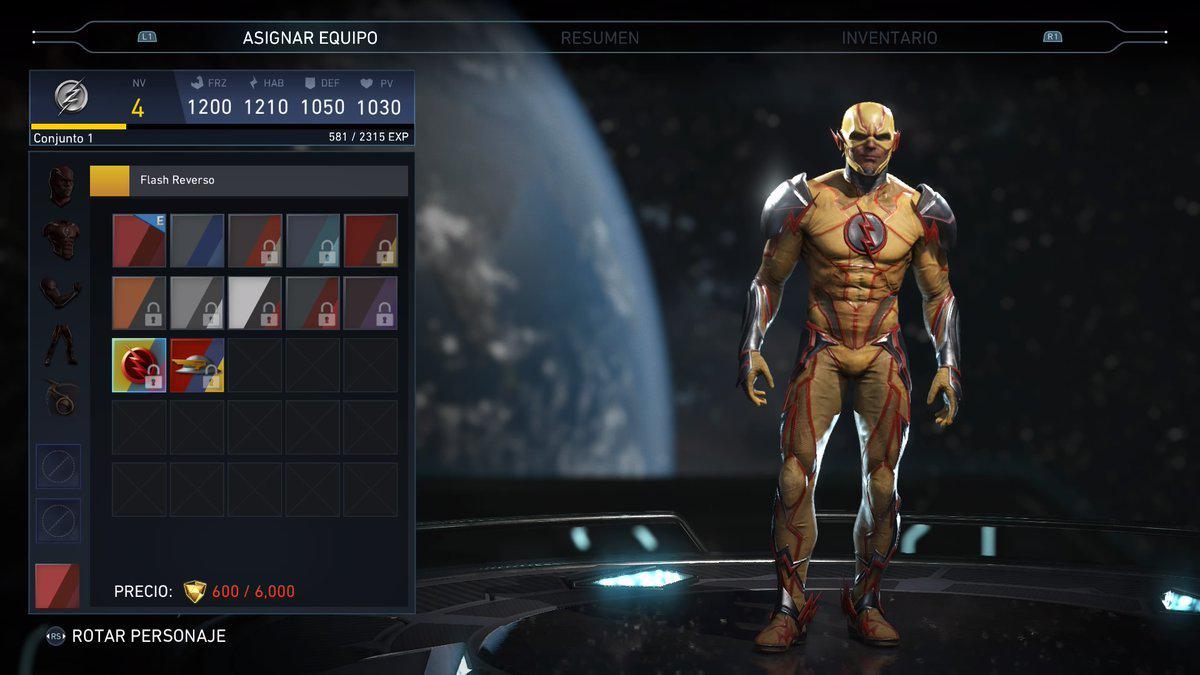Choose the winged helmet premium shader

(197, 365)
